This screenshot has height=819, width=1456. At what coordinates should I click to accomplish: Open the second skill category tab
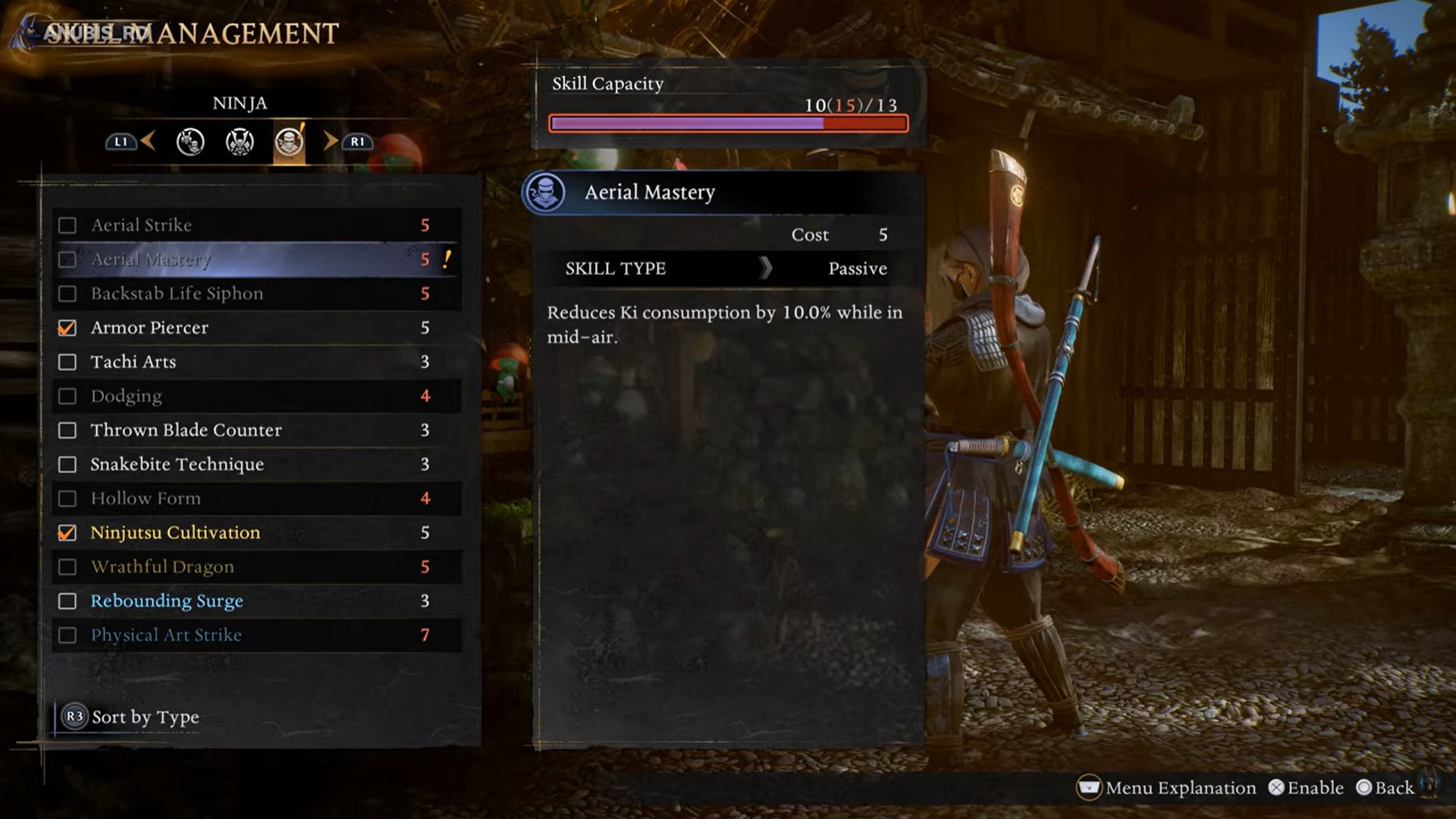(240, 142)
